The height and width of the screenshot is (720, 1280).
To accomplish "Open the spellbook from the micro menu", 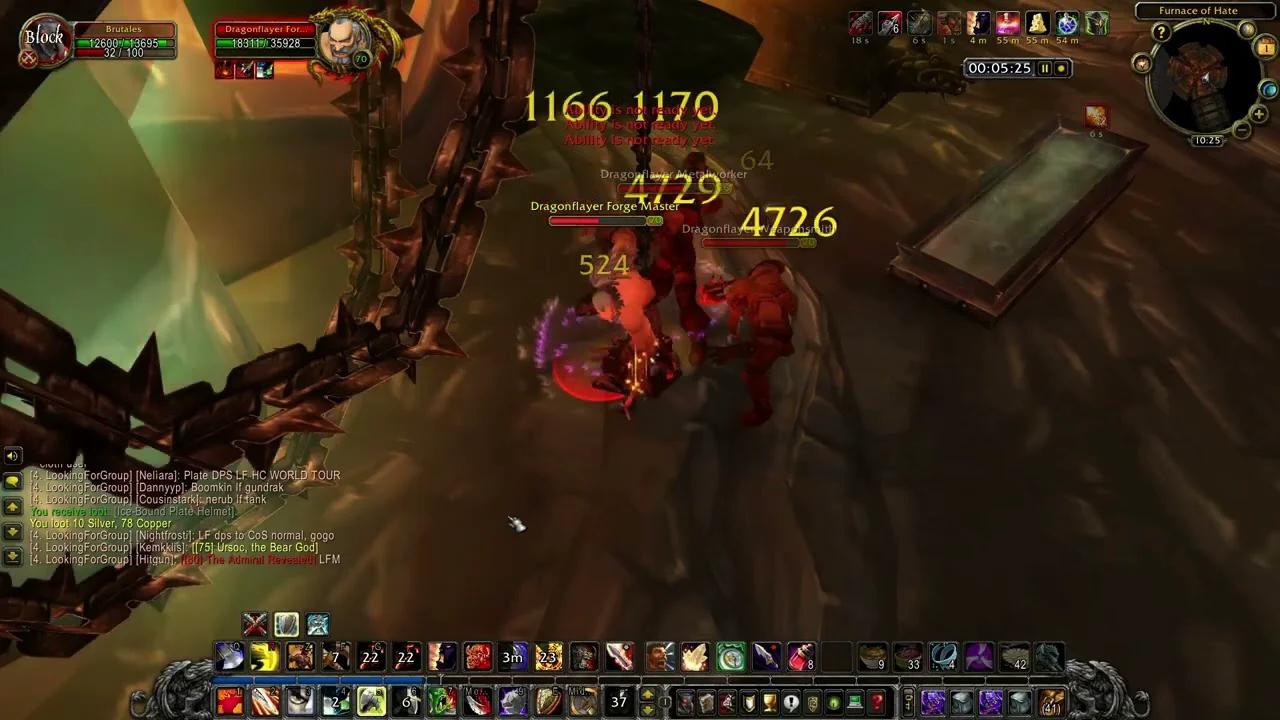I will click(706, 700).
